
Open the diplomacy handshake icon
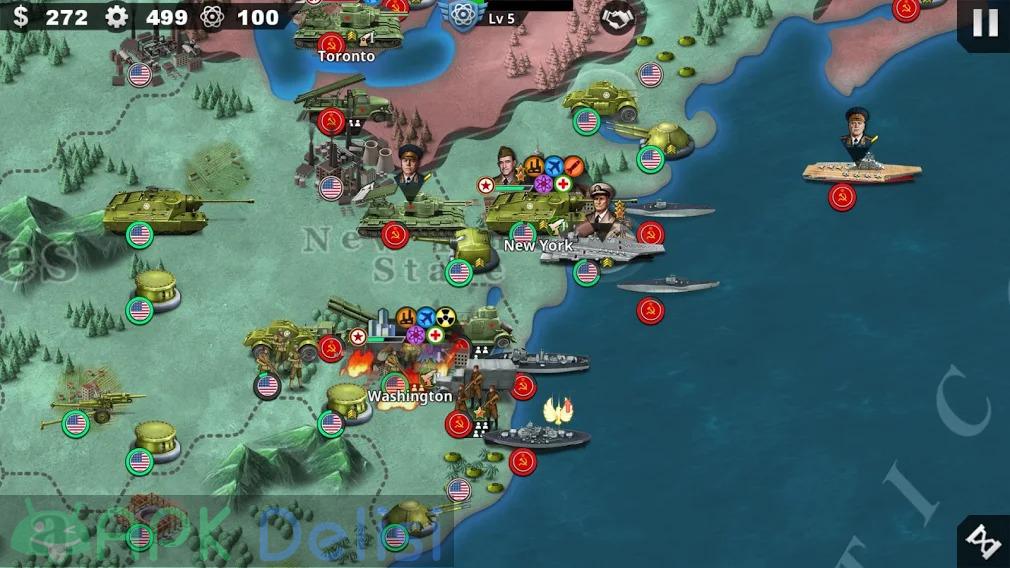coord(617,17)
